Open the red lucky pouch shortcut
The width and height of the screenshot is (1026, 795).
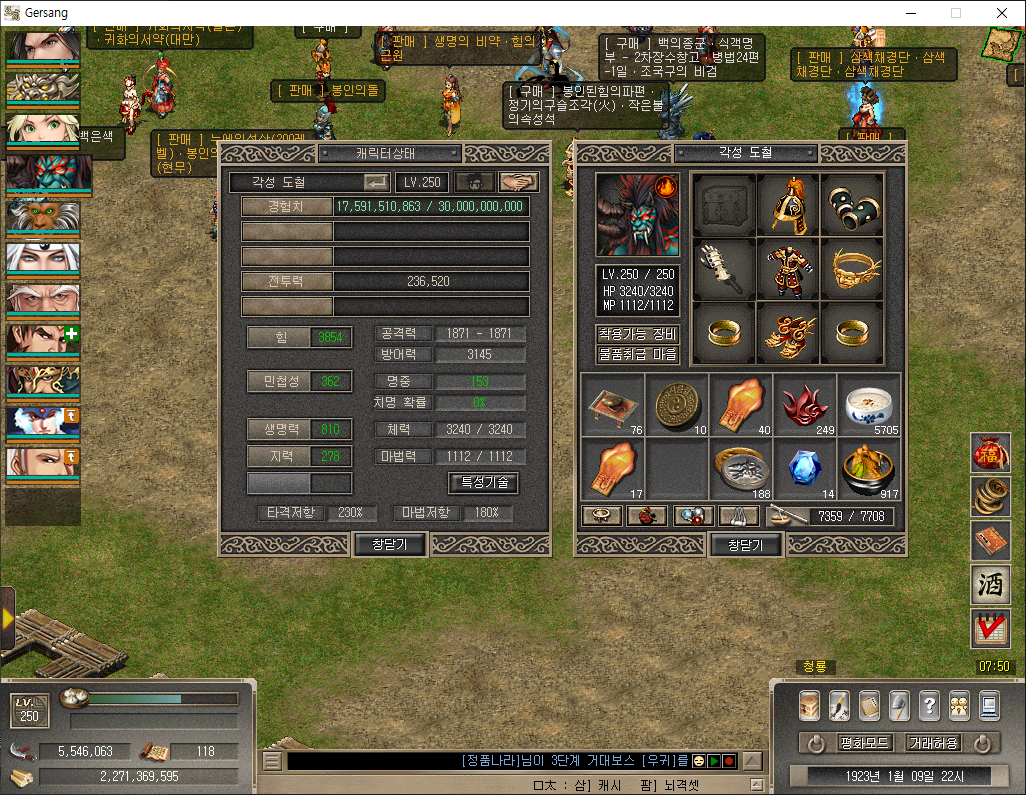point(990,453)
